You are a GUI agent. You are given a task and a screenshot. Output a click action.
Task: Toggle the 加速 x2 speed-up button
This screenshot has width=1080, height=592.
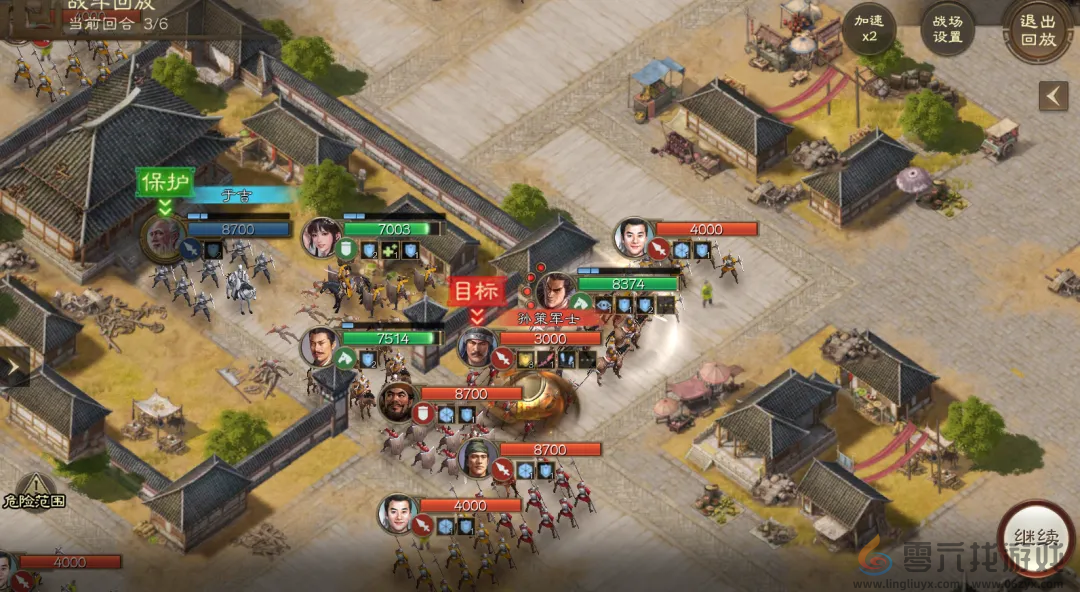(868, 28)
